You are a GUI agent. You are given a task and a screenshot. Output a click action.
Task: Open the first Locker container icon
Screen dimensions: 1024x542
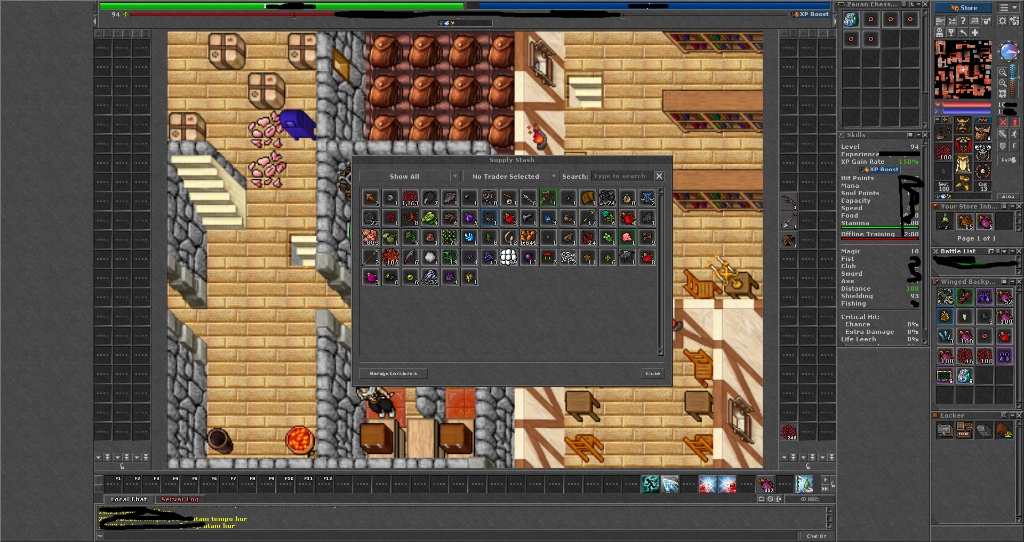tap(946, 430)
